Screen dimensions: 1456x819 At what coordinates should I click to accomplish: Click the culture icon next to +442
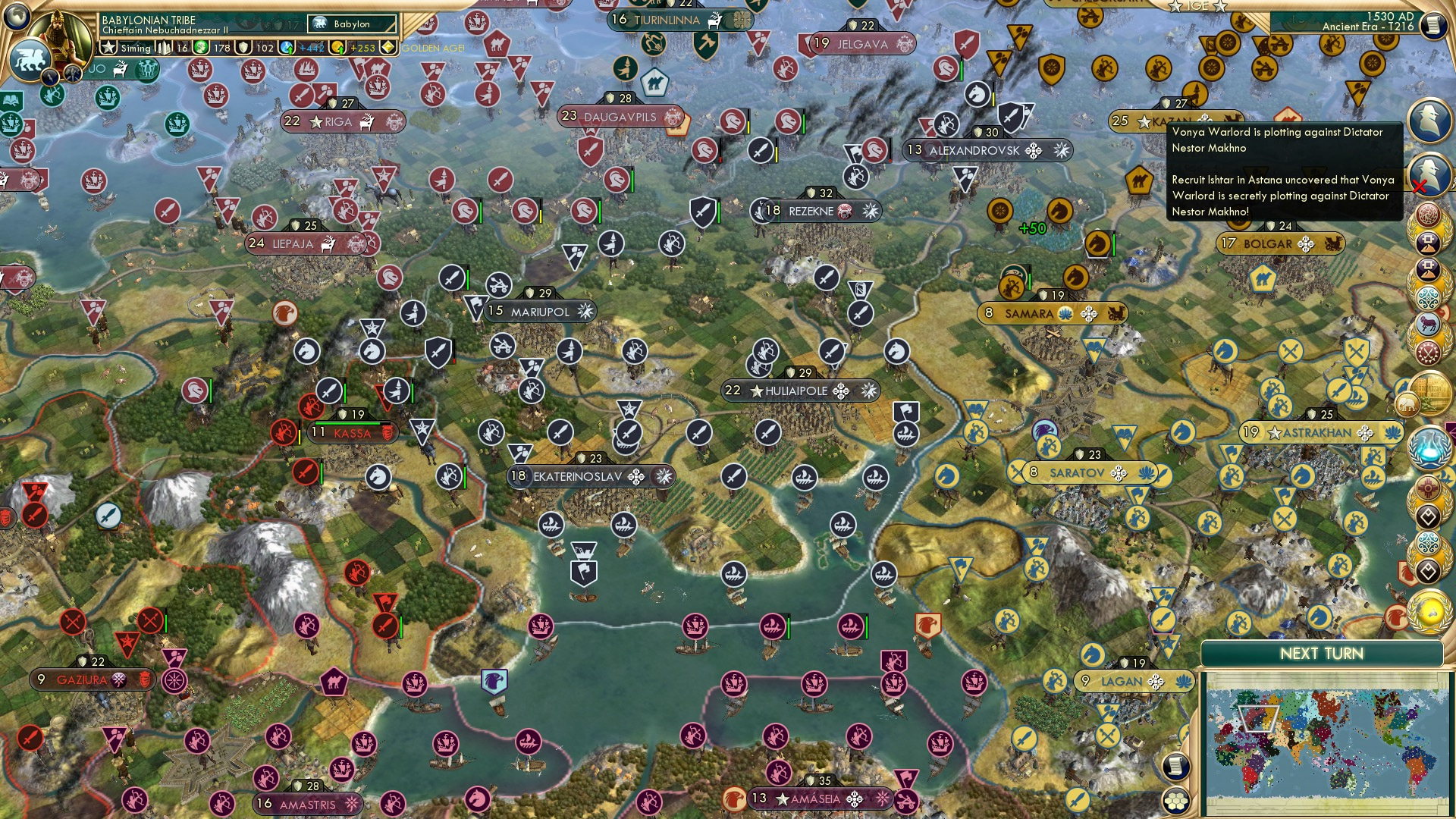click(286, 47)
